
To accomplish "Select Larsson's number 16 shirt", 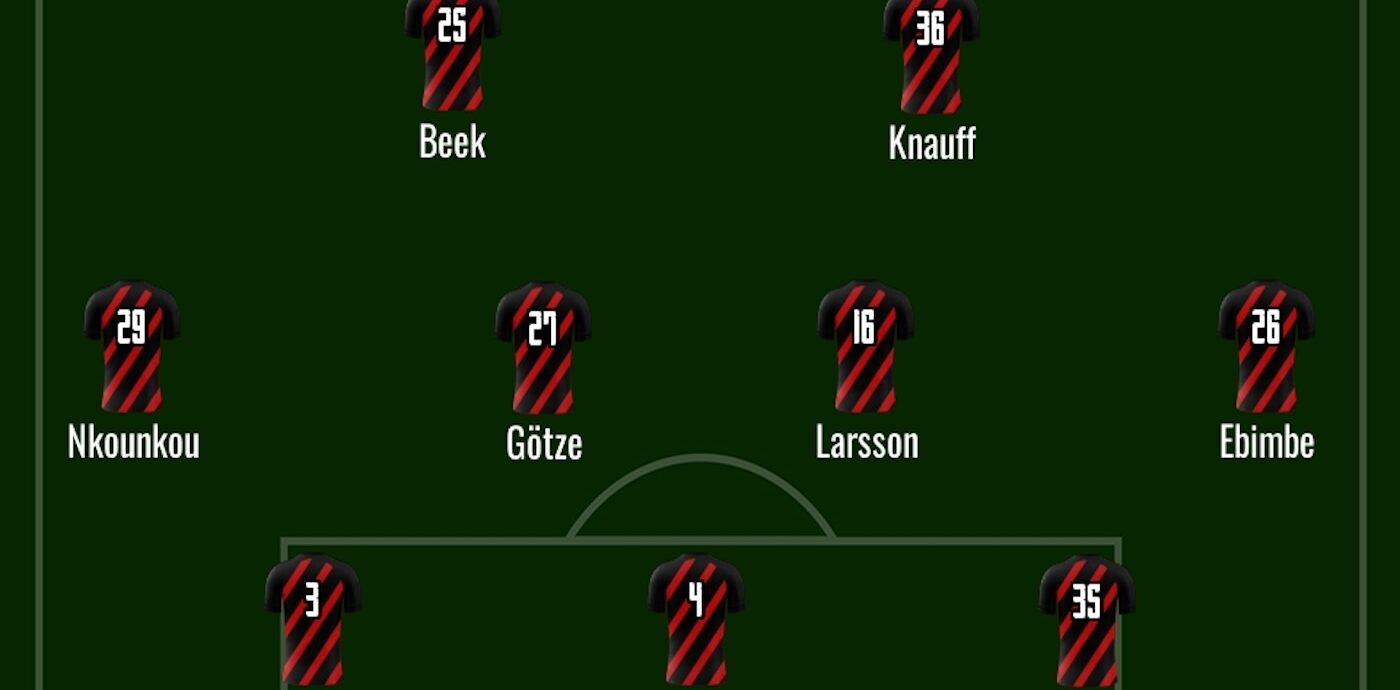I will click(x=865, y=345).
